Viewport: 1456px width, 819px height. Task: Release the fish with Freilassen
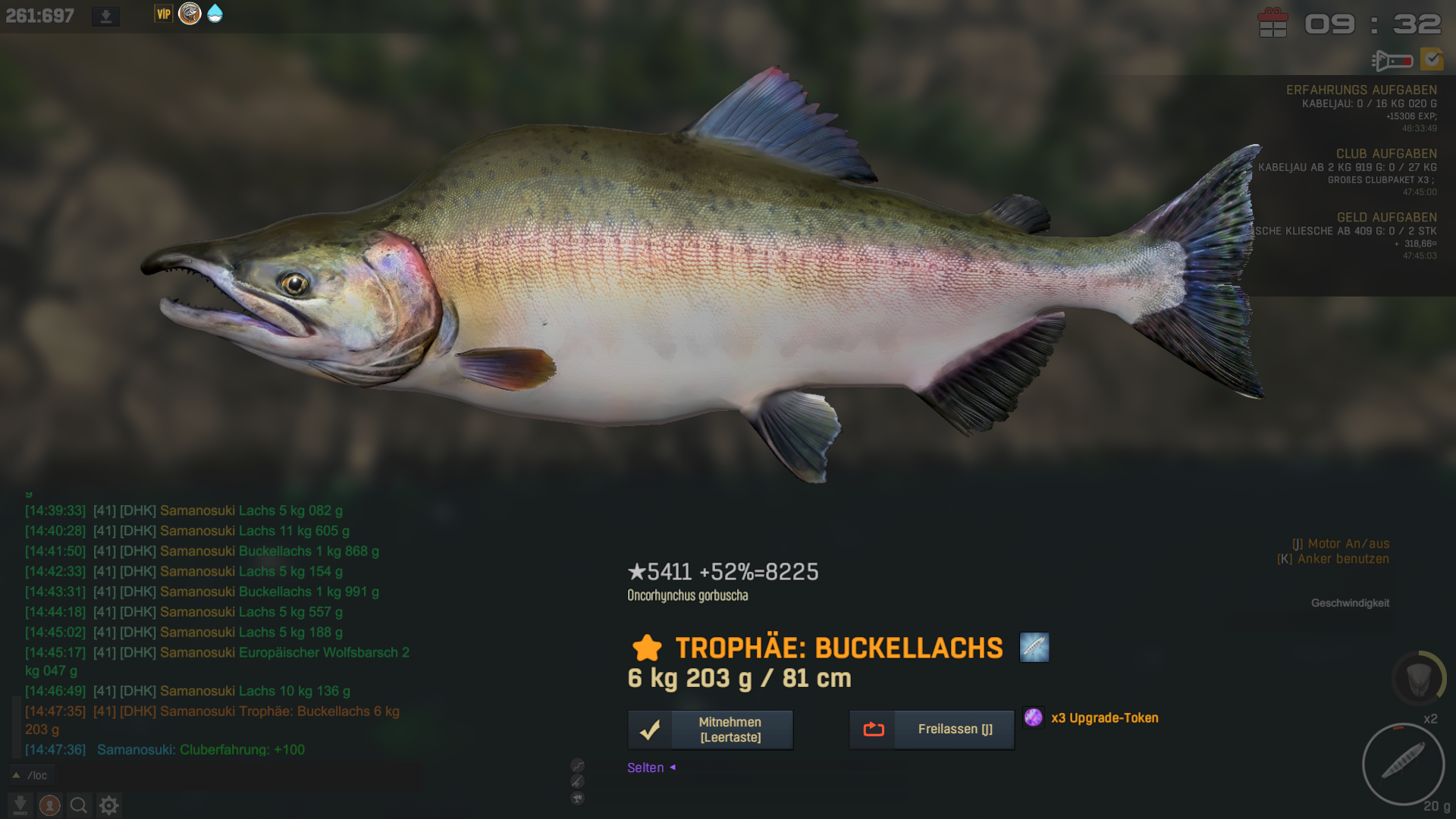(931, 730)
